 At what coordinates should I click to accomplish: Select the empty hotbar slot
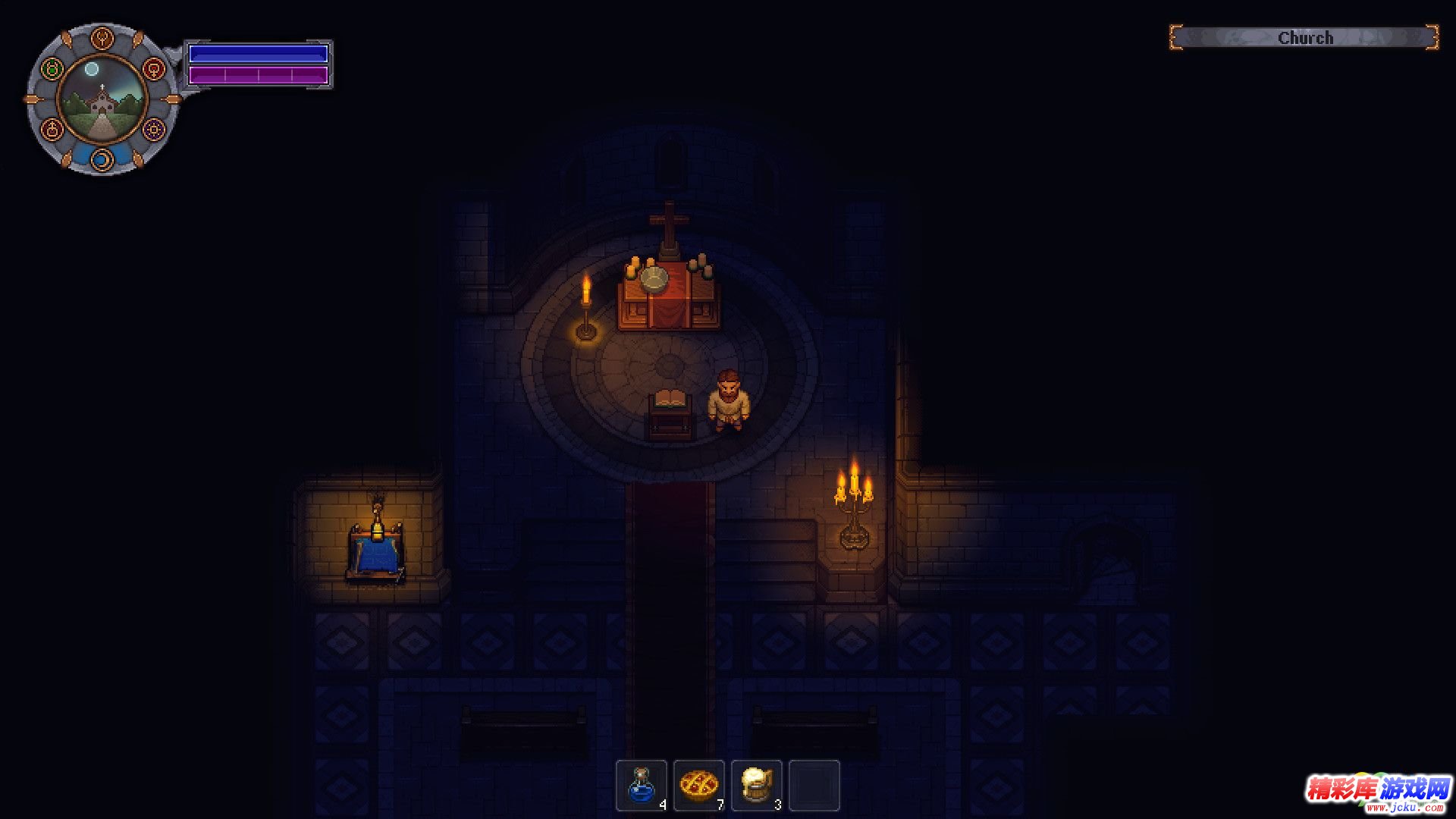pos(814,786)
